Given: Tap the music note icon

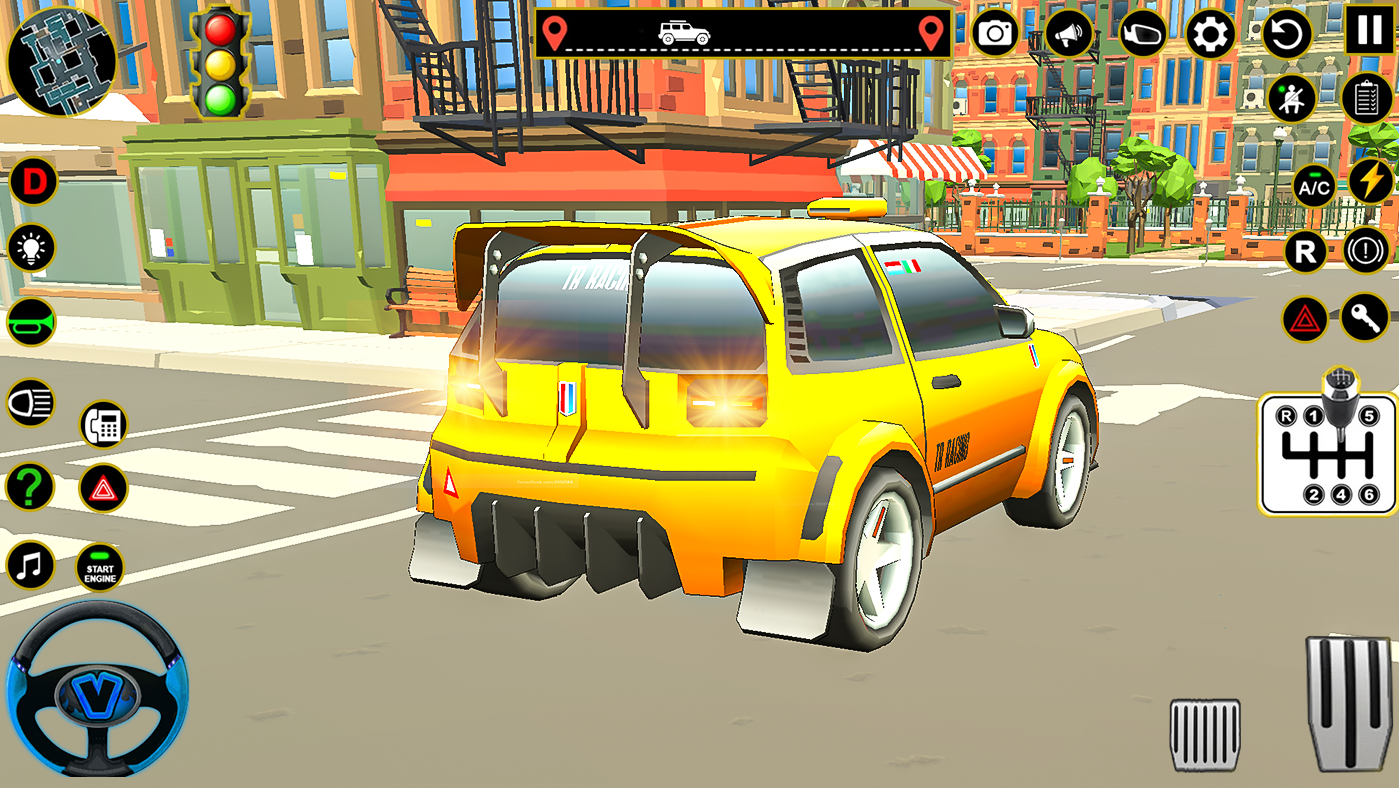Looking at the screenshot, I should pyautogui.click(x=29, y=563).
